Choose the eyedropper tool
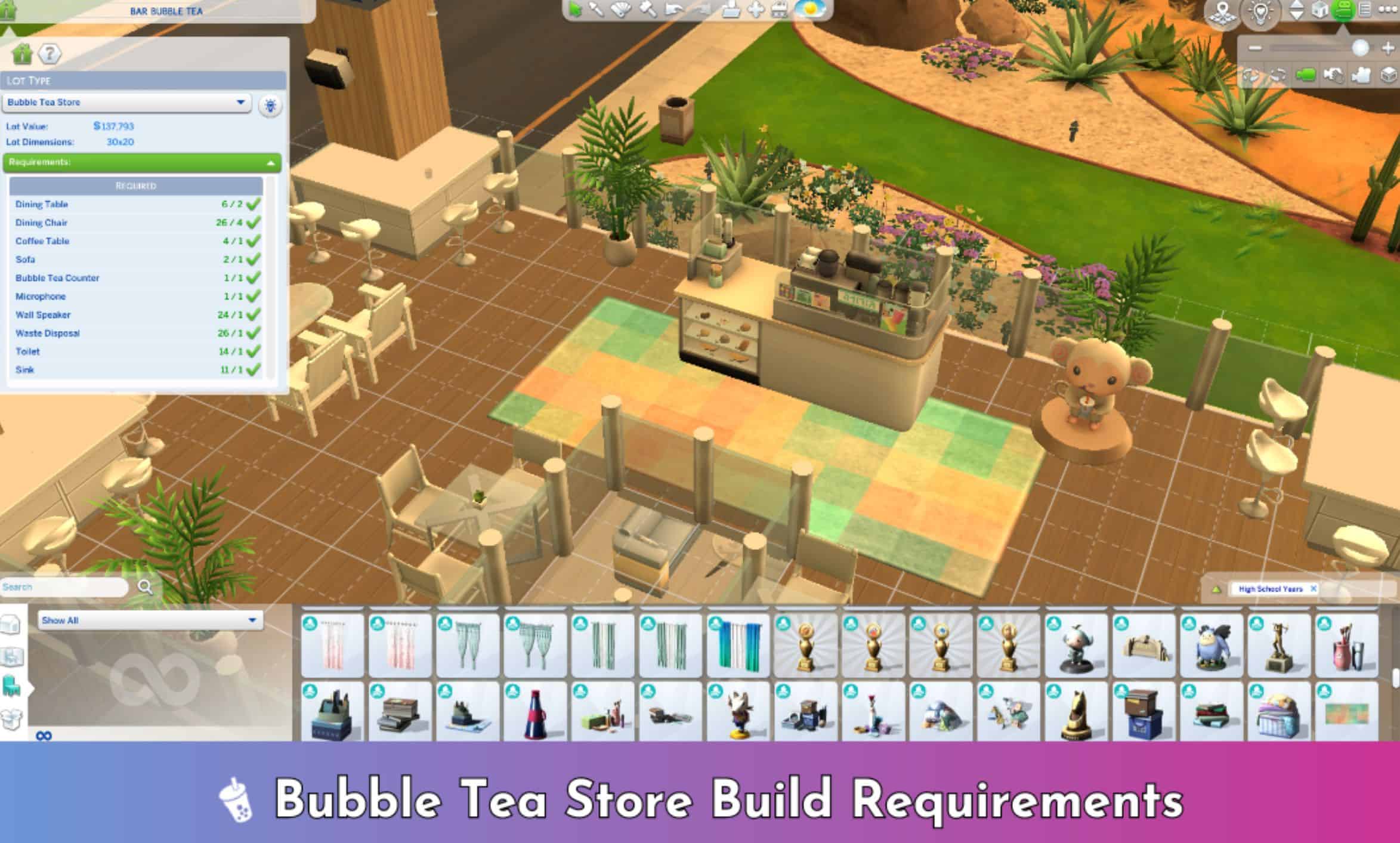The image size is (1400, 843). [596, 10]
